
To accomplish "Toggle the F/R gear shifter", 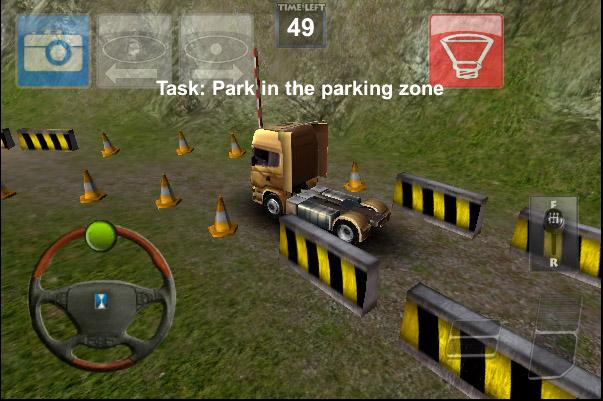I will coord(553,232).
